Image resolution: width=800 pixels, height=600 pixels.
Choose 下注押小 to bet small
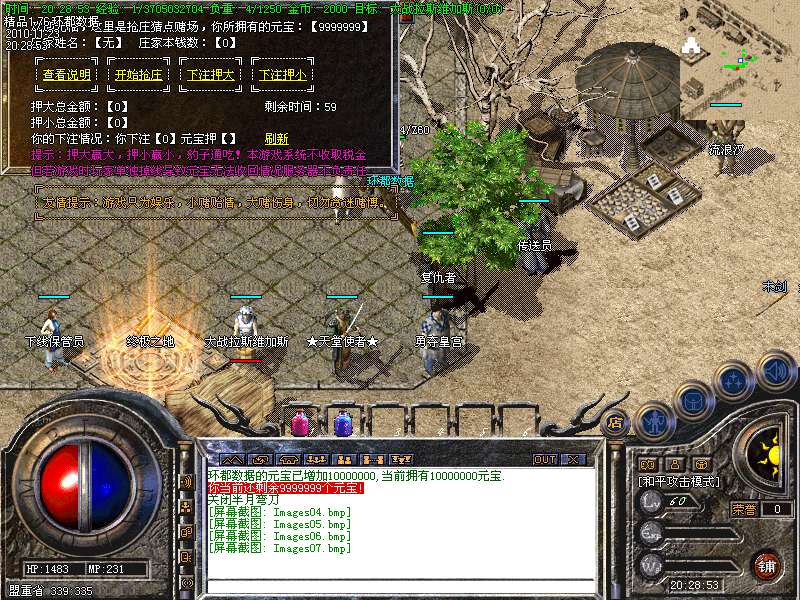click(x=282, y=75)
